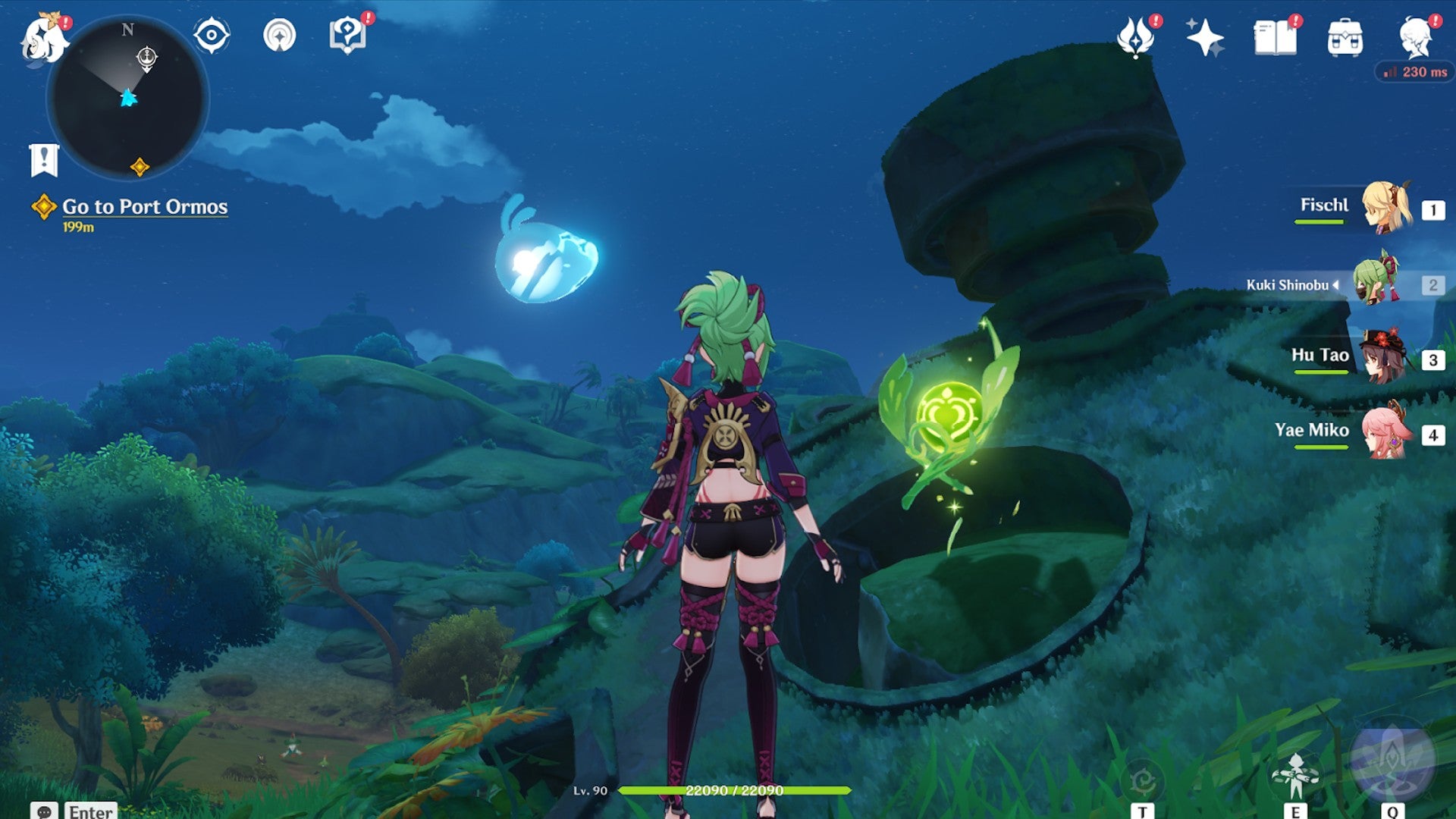Use the gadget swirl icon
1456x819 pixels.
pyautogui.click(x=1142, y=781)
